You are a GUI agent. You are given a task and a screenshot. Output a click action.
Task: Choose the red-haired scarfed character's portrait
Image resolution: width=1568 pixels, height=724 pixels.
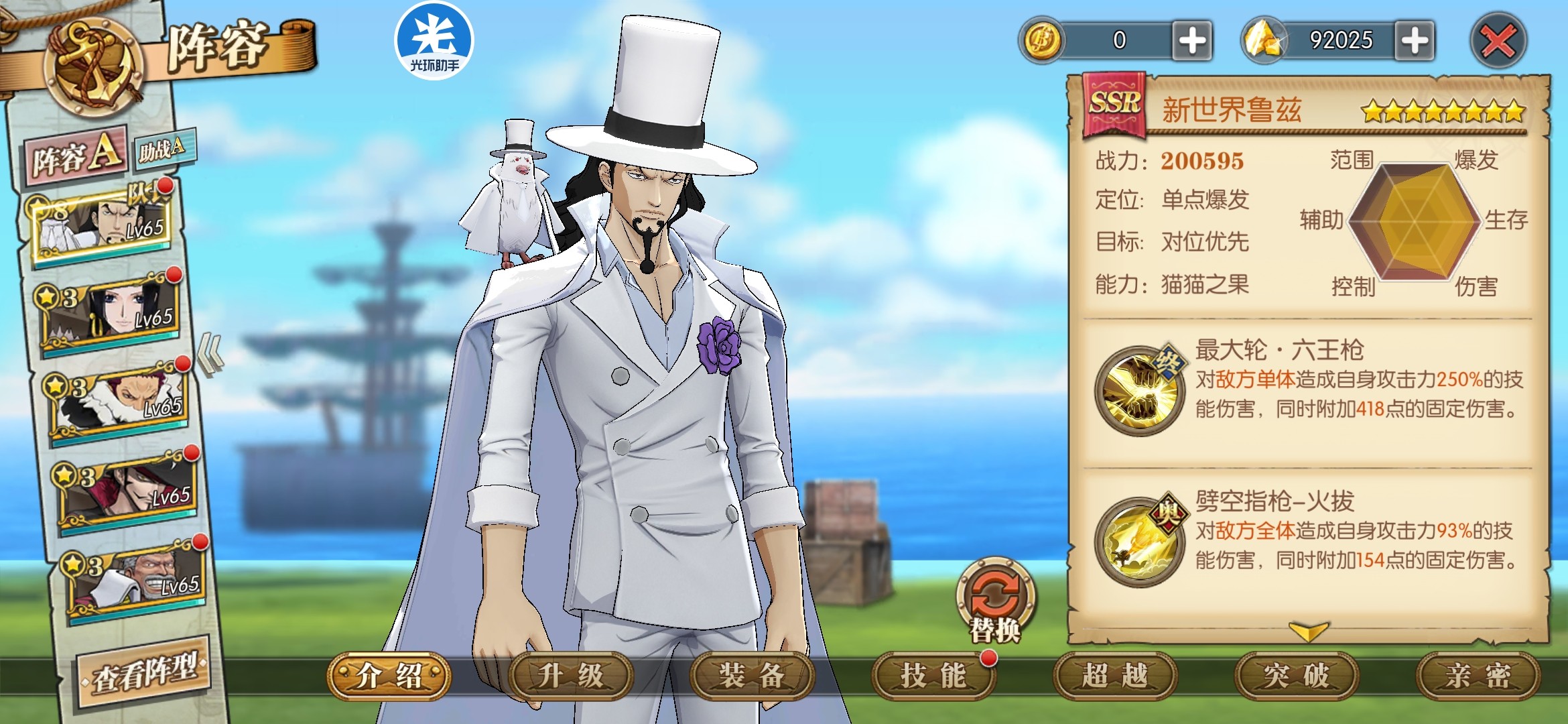pos(121,400)
